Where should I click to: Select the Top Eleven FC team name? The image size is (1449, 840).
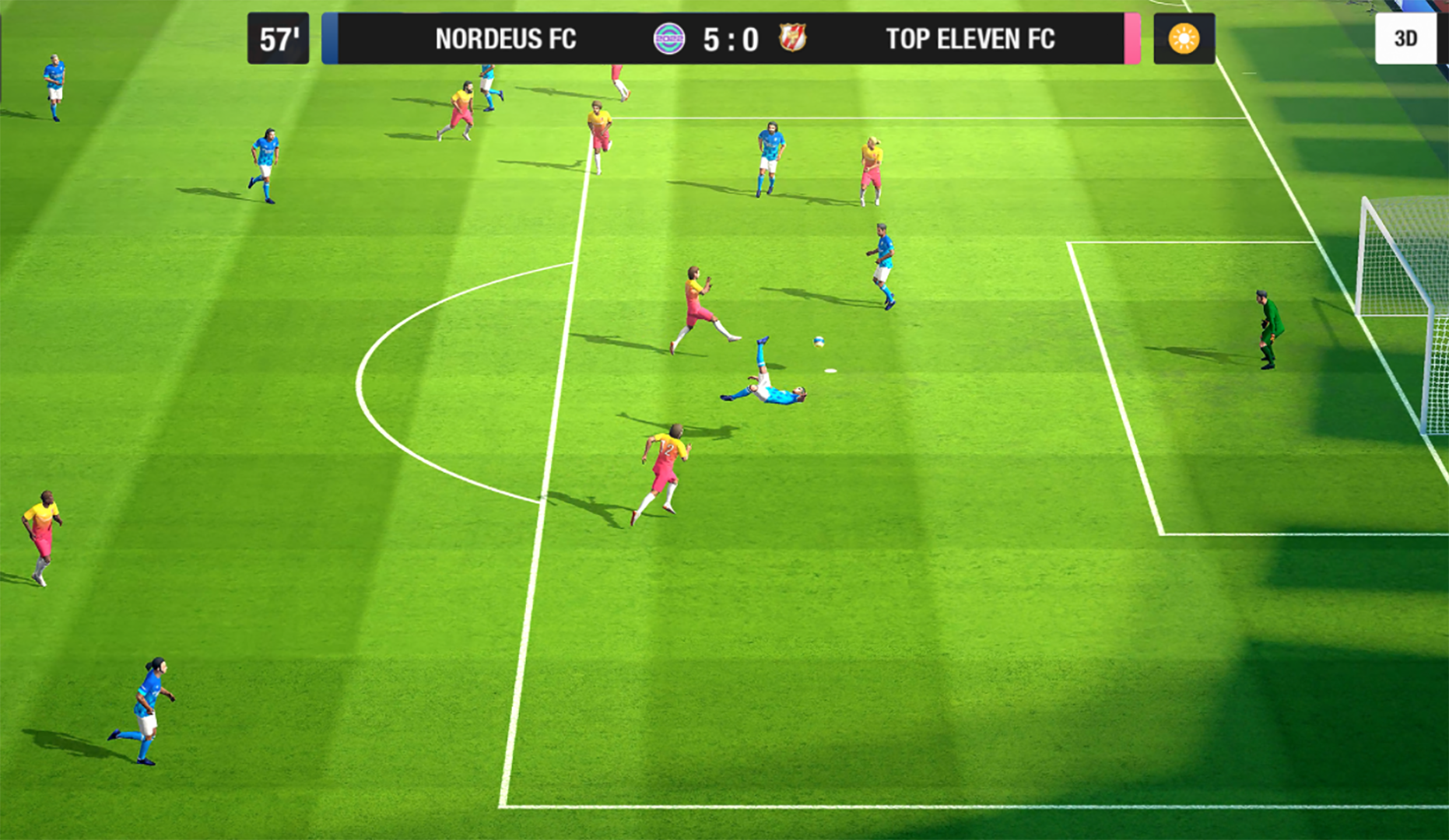(970, 39)
